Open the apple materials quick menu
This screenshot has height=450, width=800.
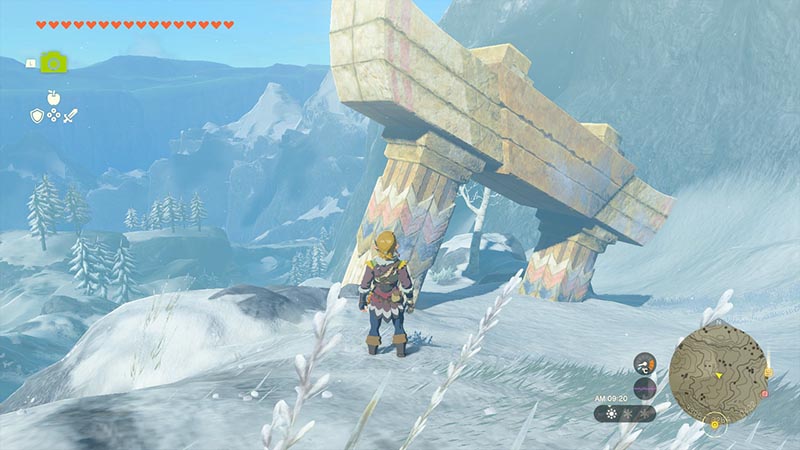[51, 98]
